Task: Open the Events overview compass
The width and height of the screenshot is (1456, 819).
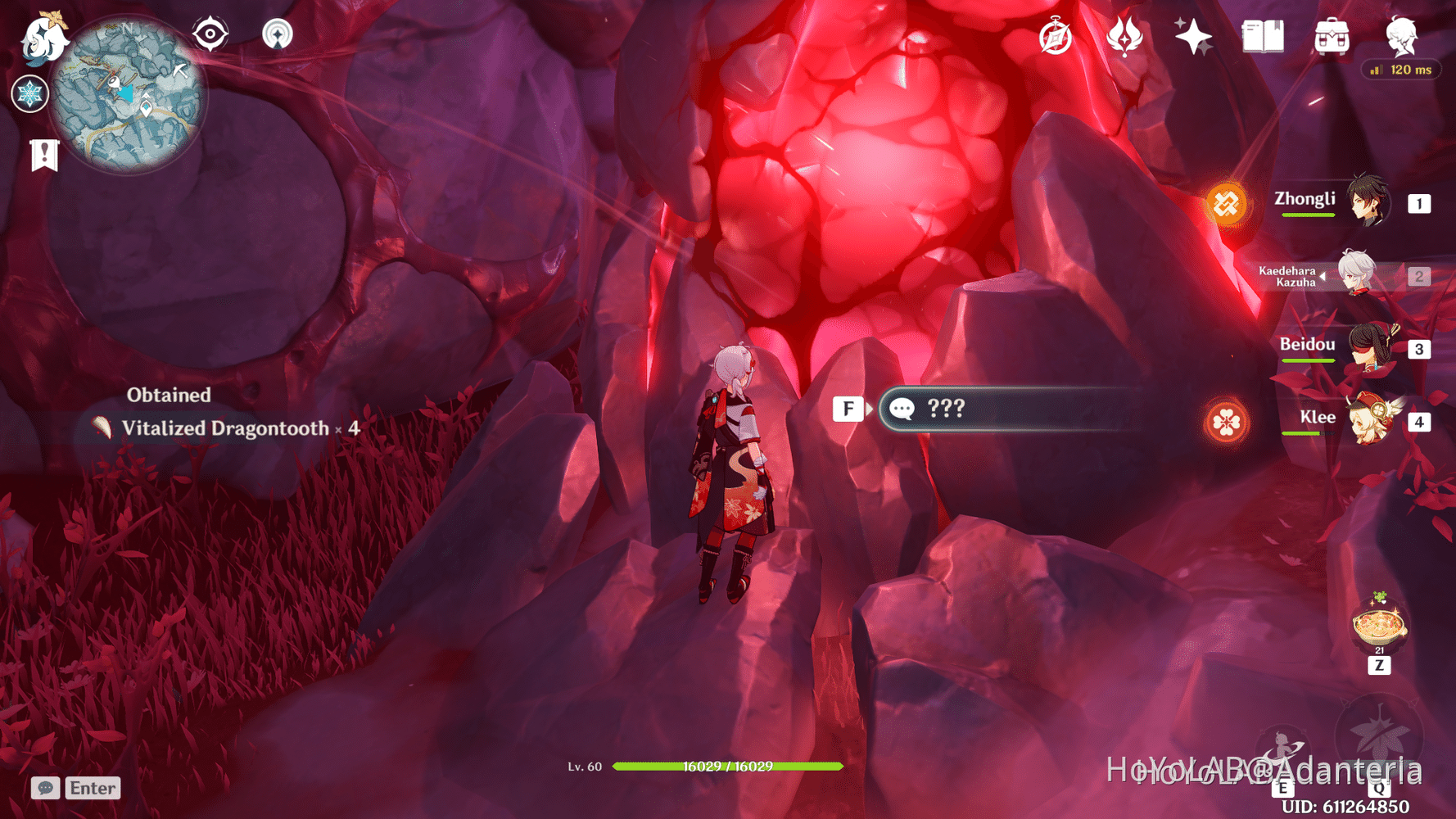Action: pyautogui.click(x=1055, y=36)
